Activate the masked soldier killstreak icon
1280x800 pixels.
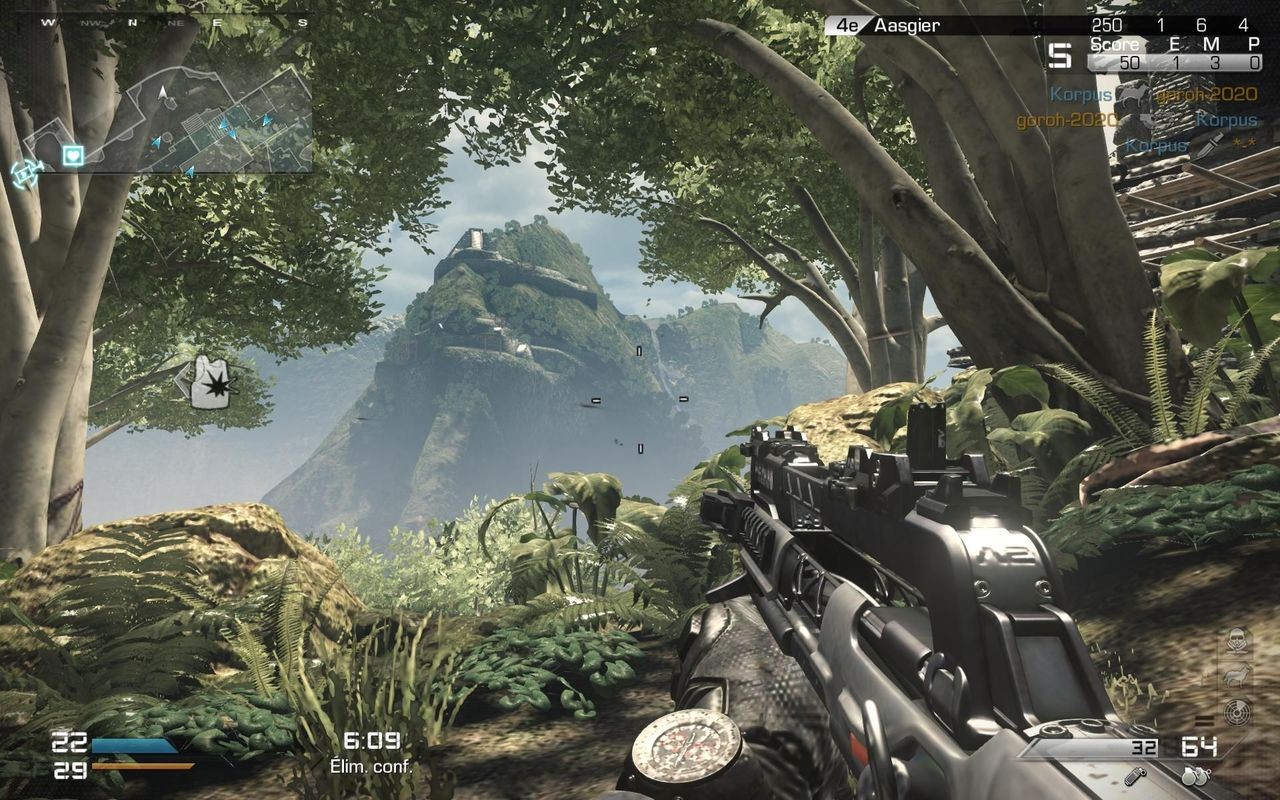1236,640
